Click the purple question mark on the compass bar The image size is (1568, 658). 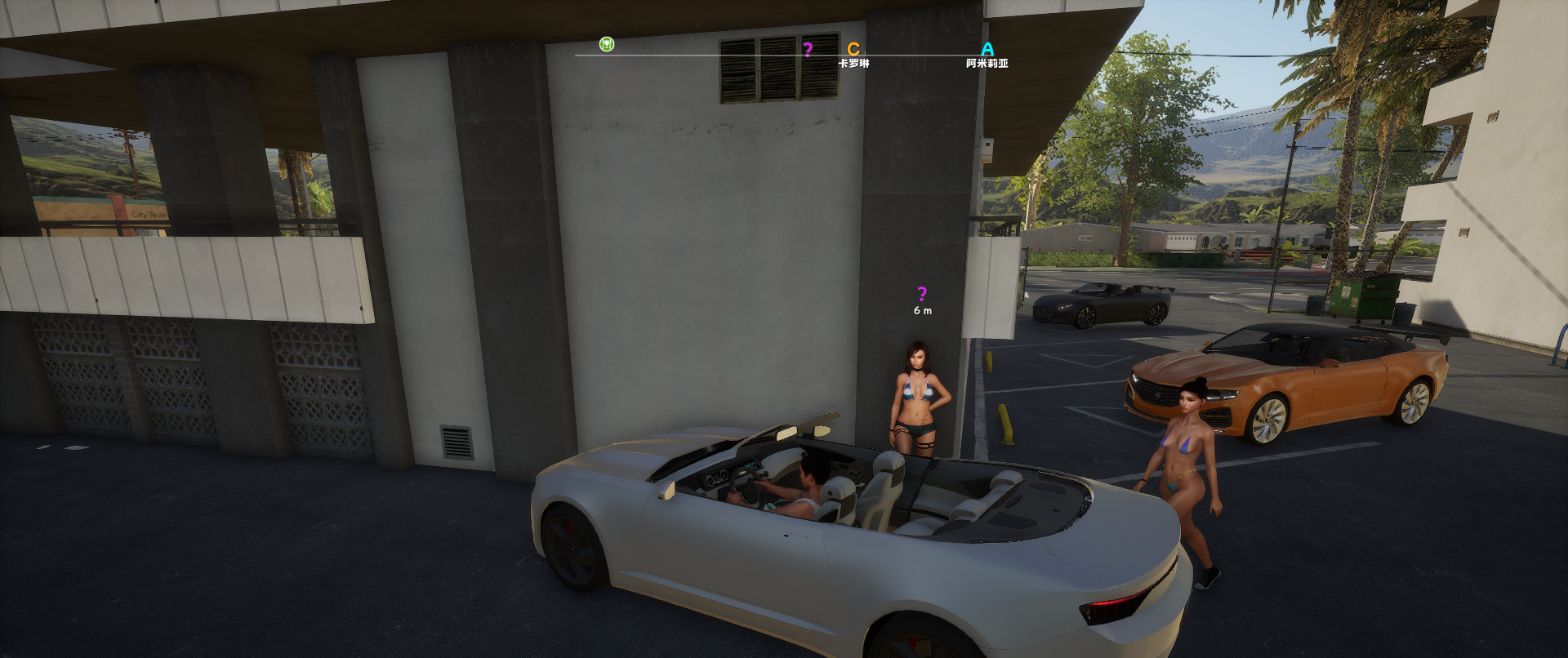[808, 50]
